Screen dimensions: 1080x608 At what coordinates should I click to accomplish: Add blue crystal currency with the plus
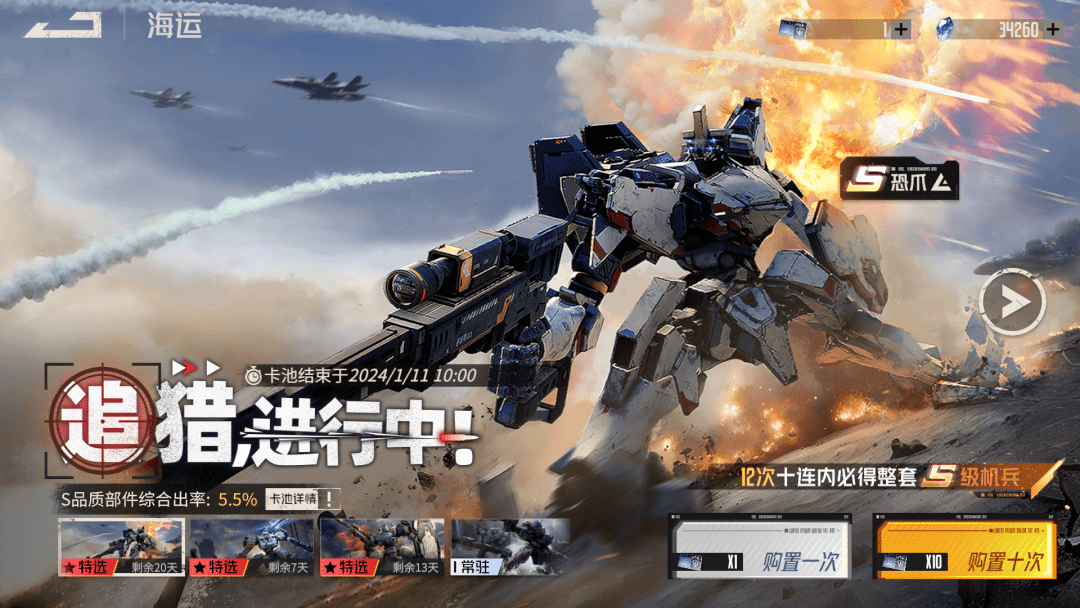1052,29
